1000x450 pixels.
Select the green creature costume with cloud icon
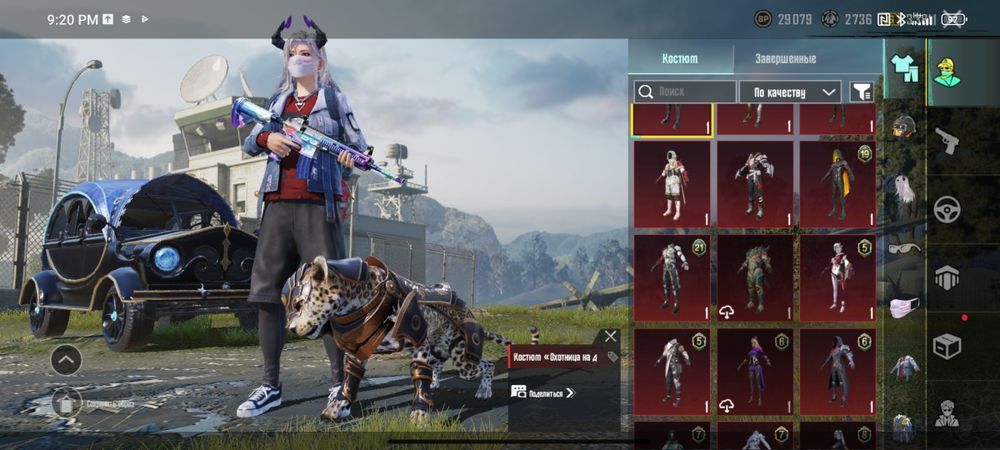pyautogui.click(x=754, y=276)
